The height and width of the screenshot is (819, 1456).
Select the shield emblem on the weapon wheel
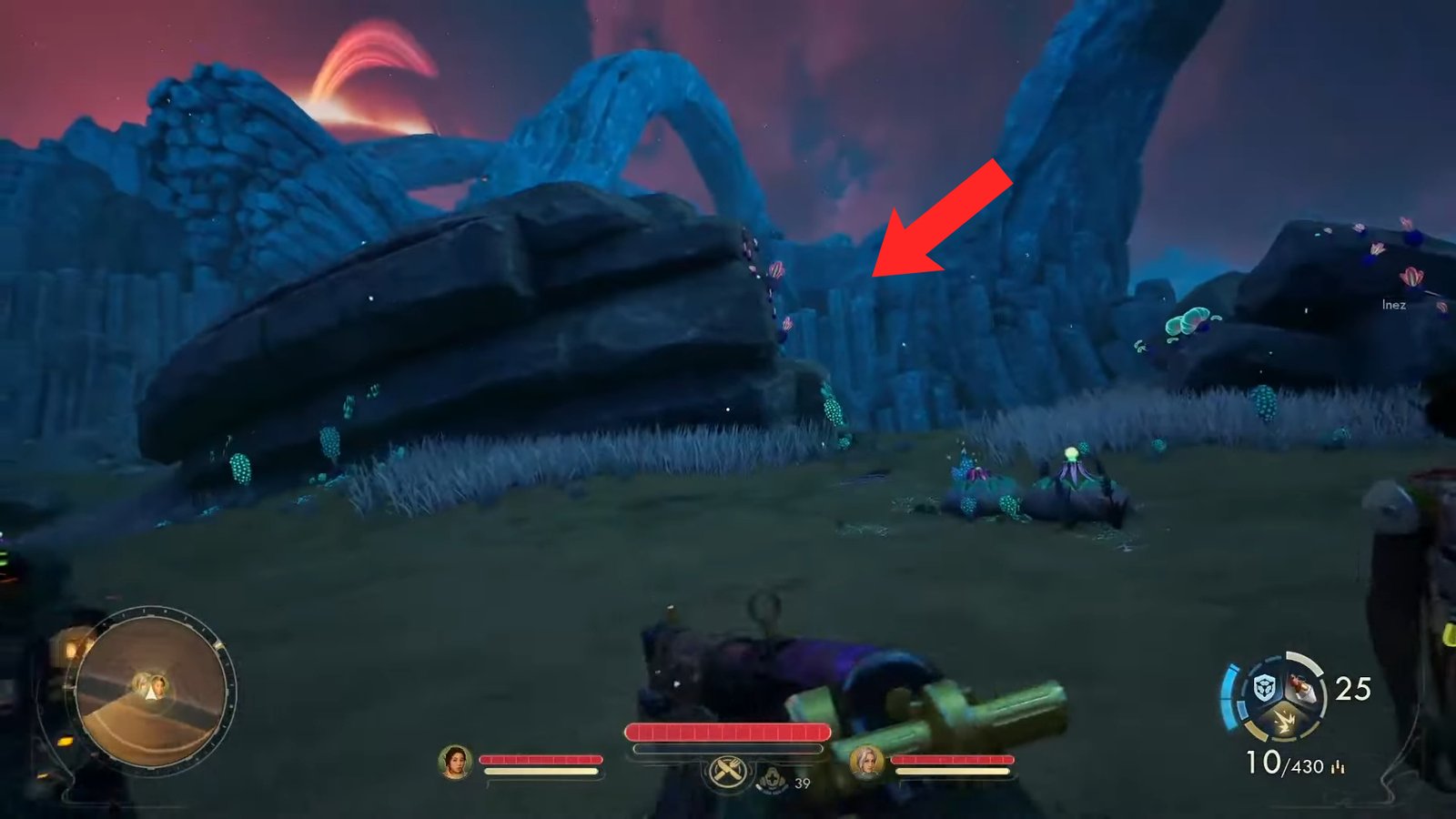(x=1263, y=687)
